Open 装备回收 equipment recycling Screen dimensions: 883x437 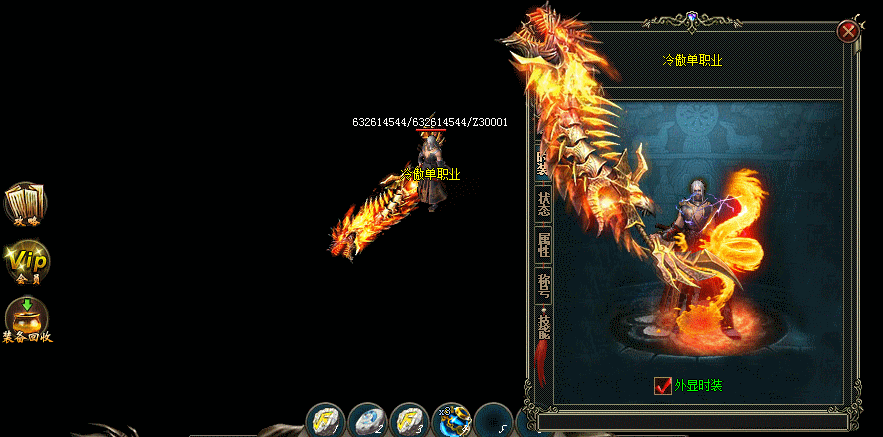(x=26, y=320)
